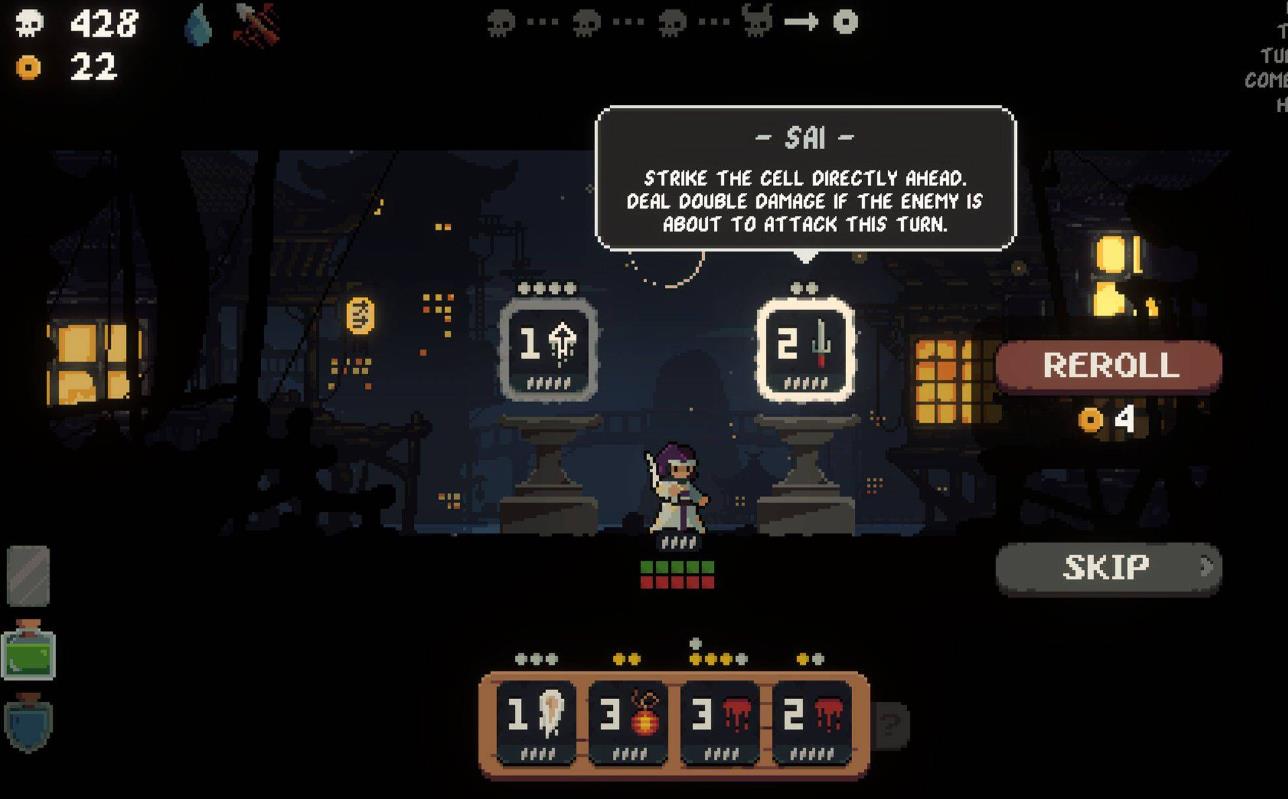Click the question mark slot beside the tray
This screenshot has height=799, width=1288.
click(x=890, y=723)
